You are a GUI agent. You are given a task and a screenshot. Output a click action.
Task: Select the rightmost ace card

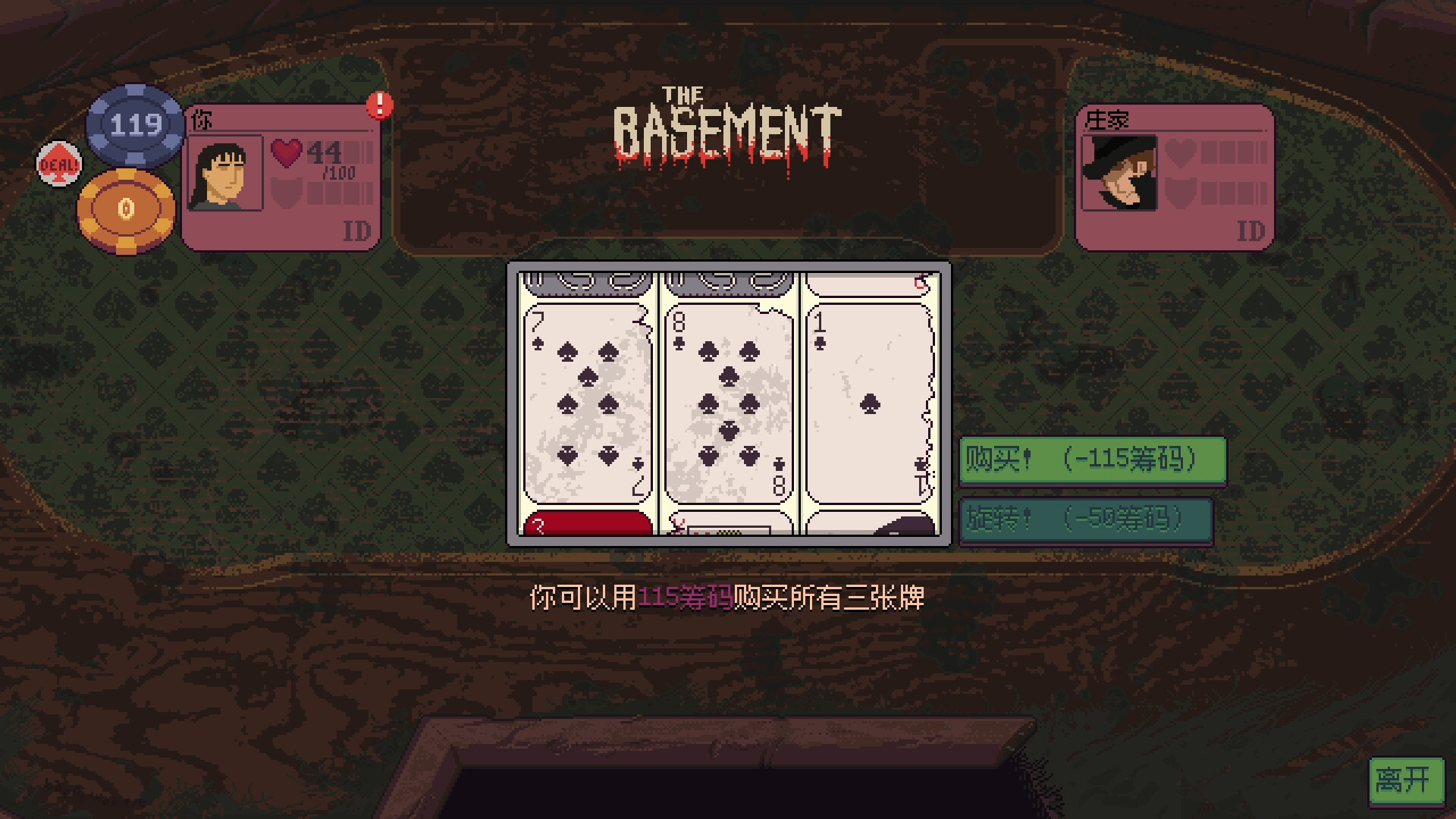coord(868,402)
